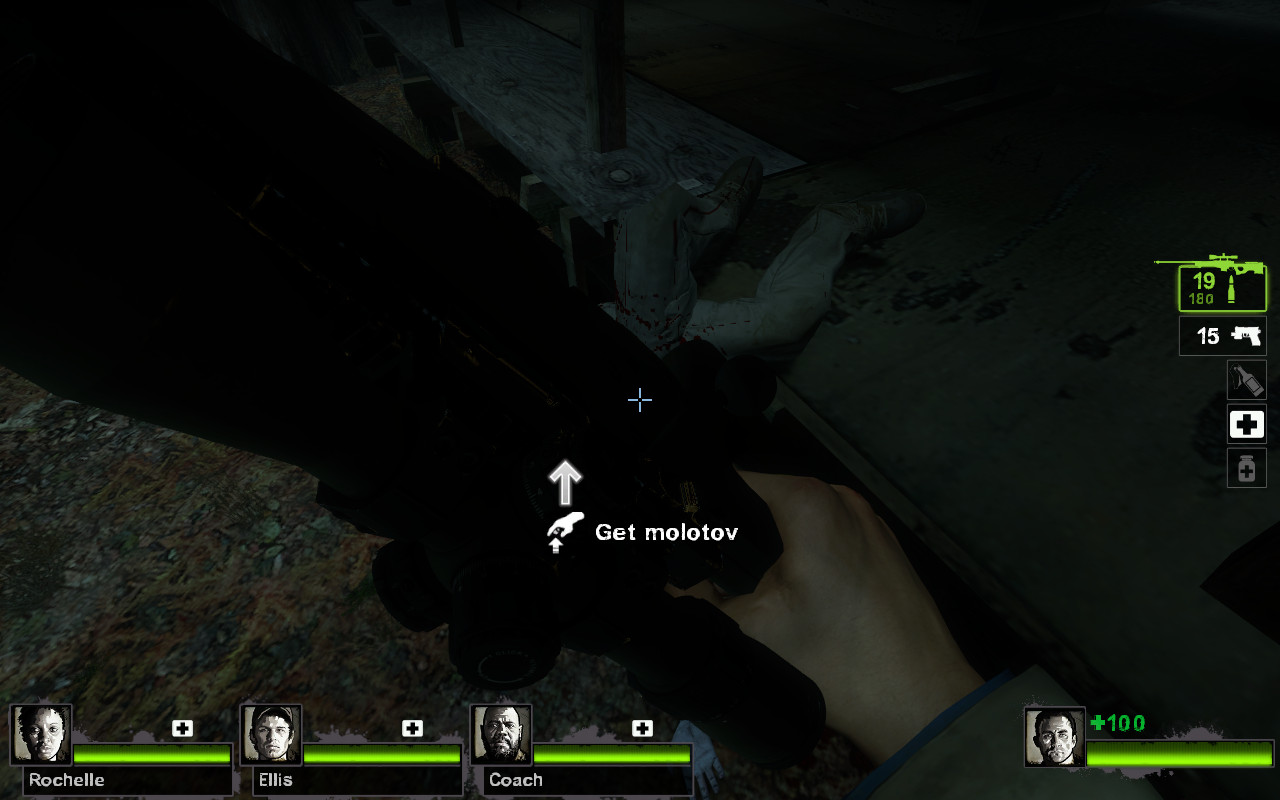Click Nick's green health bar
The image size is (1280, 800).
tap(1180, 756)
